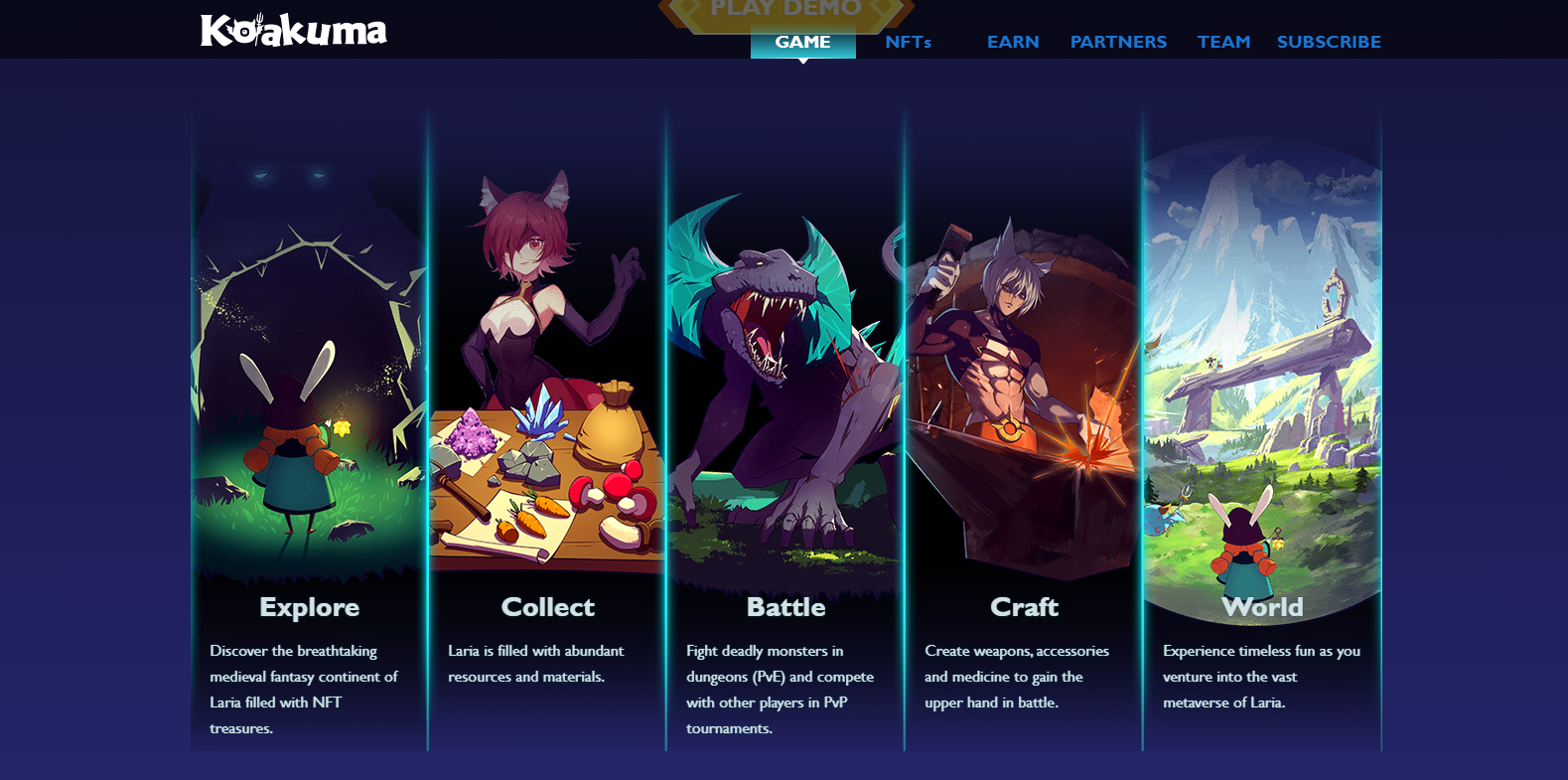Navigate to the TEAM section
Screen dimensions: 1568x780
(x=1223, y=42)
